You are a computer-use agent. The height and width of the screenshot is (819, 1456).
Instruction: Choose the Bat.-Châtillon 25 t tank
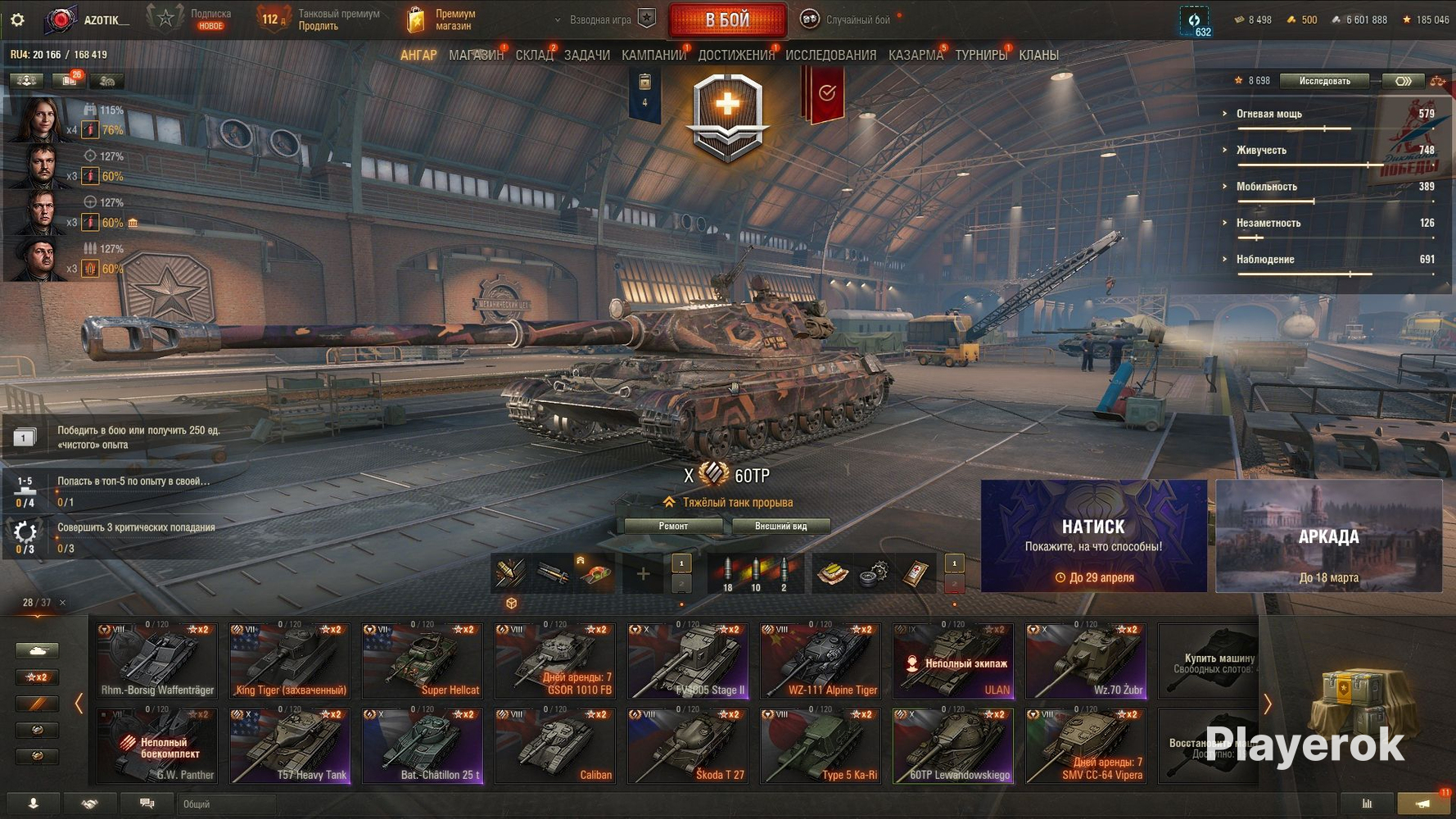pos(423,746)
